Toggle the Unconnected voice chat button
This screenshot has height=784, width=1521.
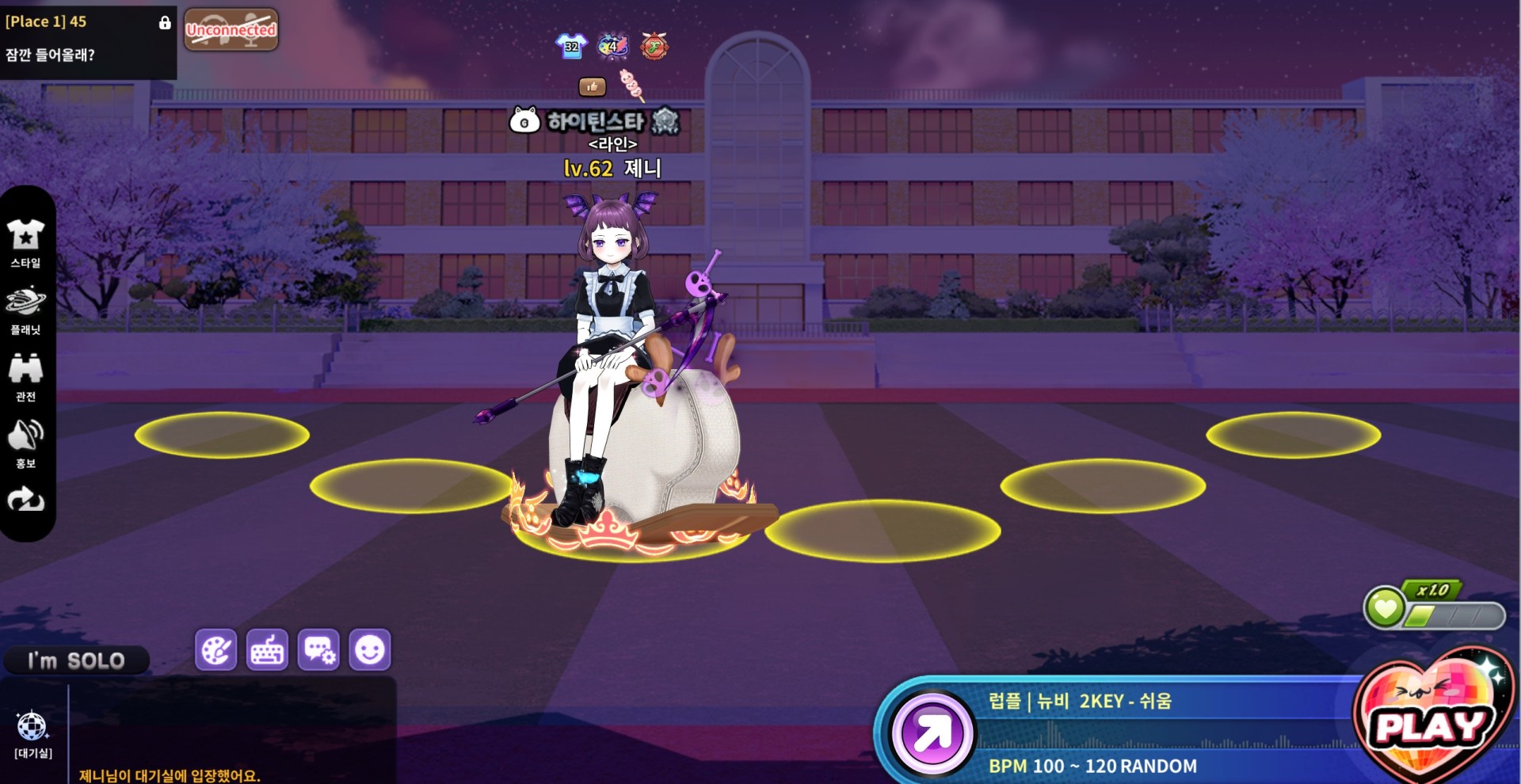[x=231, y=30]
